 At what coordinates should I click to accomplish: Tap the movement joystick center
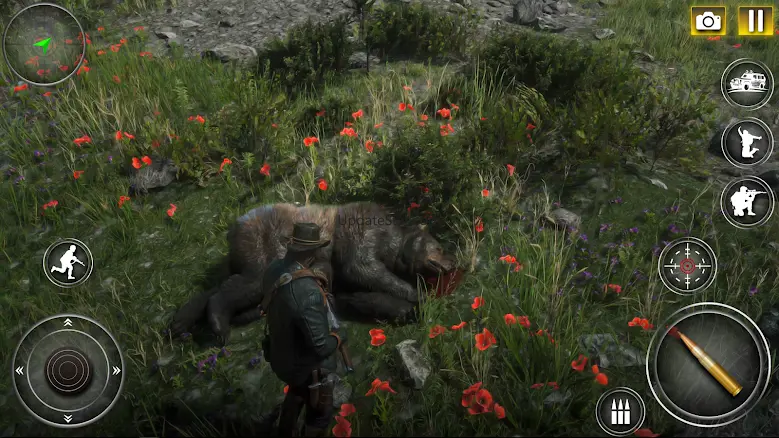tap(68, 371)
